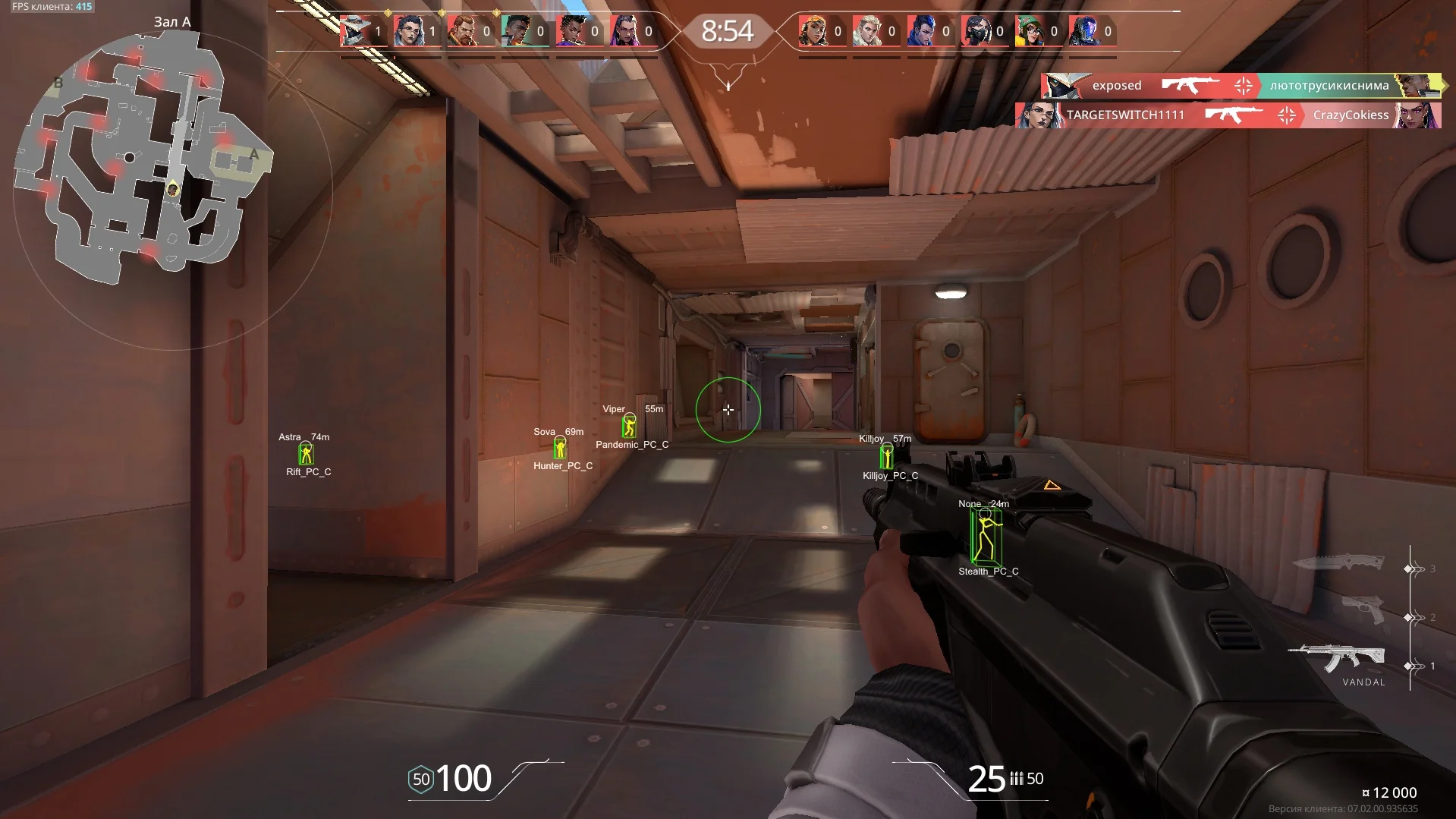This screenshot has height=819, width=1456.
Task: Select Cypher's portrait in the team bar
Action: [355, 32]
